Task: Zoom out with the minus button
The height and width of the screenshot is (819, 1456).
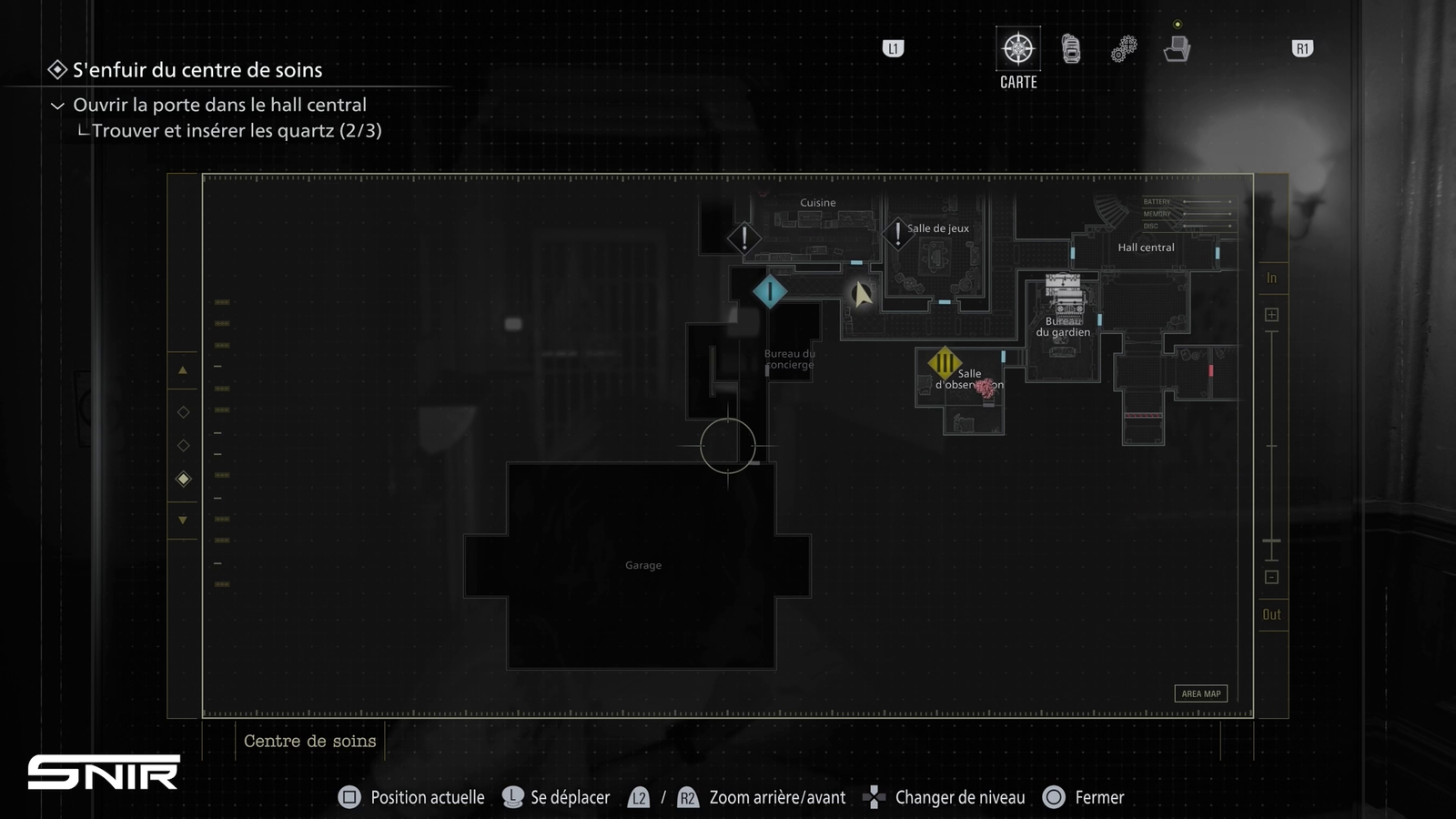Action: click(x=1271, y=577)
